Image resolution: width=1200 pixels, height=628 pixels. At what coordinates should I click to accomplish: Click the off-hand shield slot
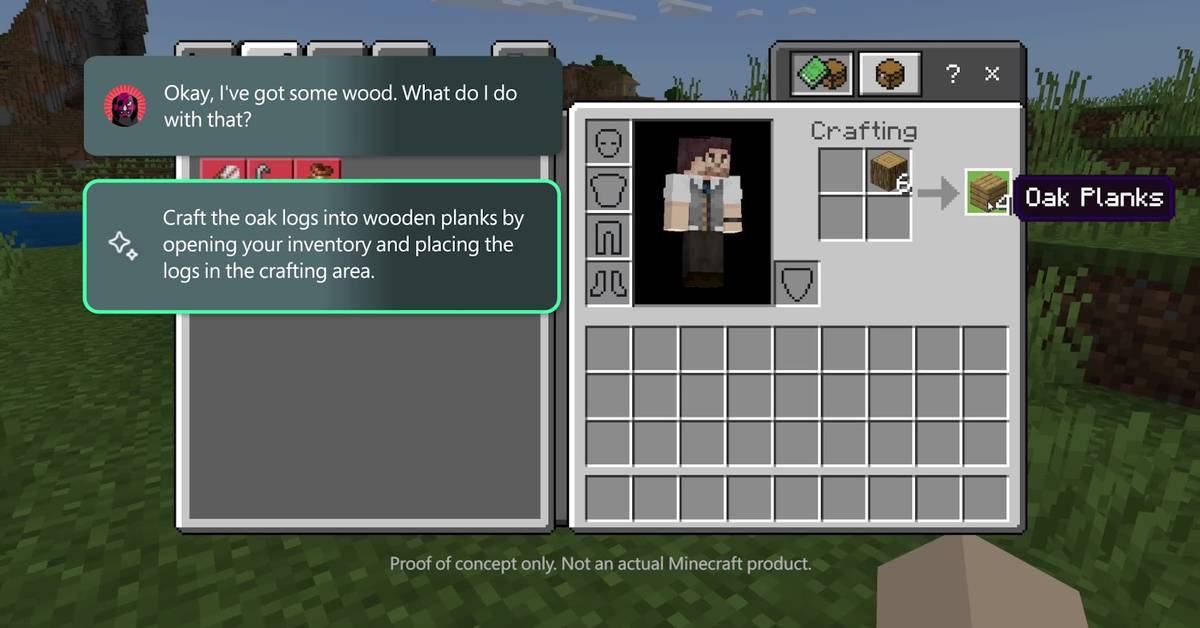[797, 283]
